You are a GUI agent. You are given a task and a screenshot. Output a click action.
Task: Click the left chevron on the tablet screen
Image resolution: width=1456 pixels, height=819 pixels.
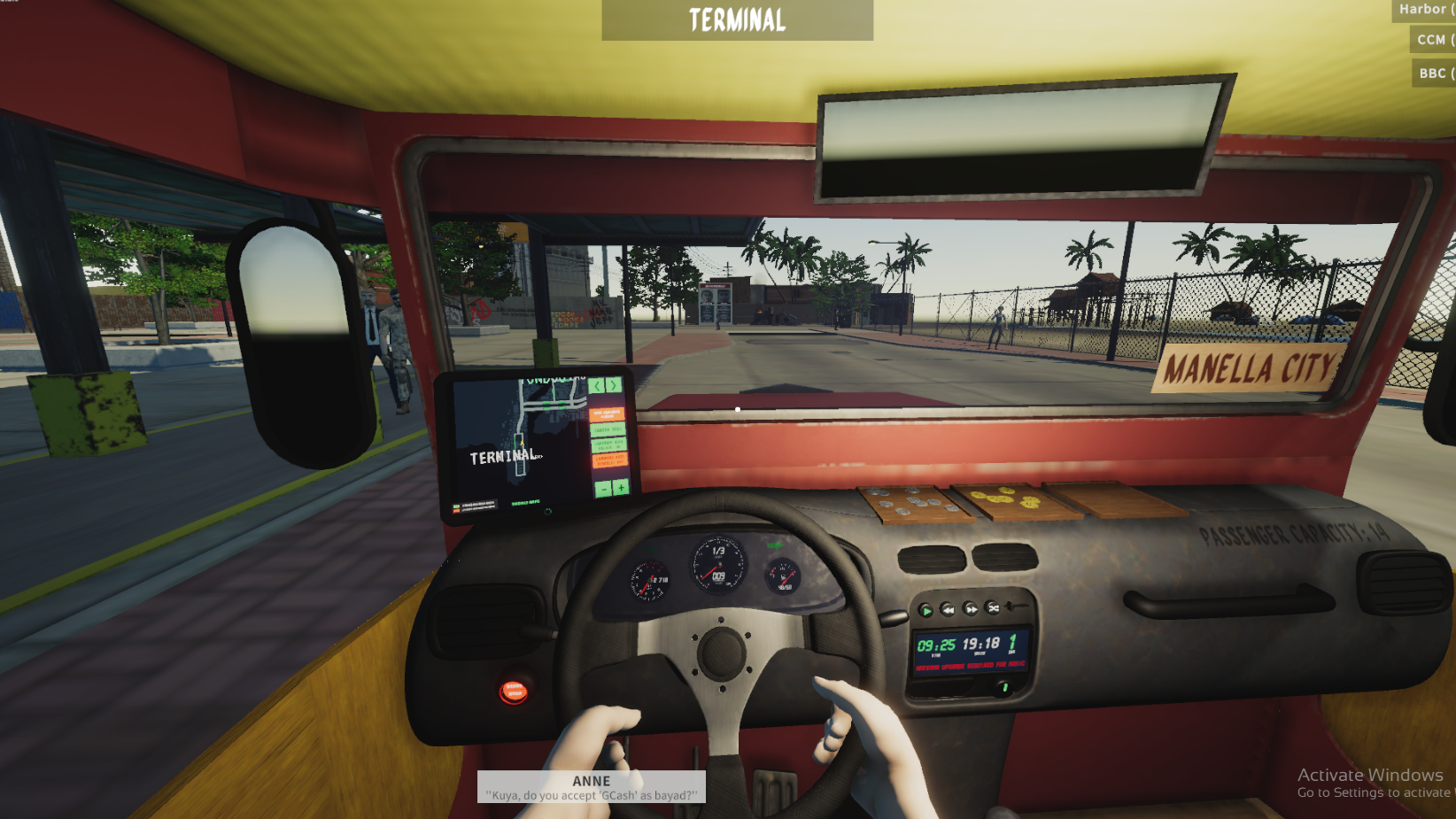point(597,386)
